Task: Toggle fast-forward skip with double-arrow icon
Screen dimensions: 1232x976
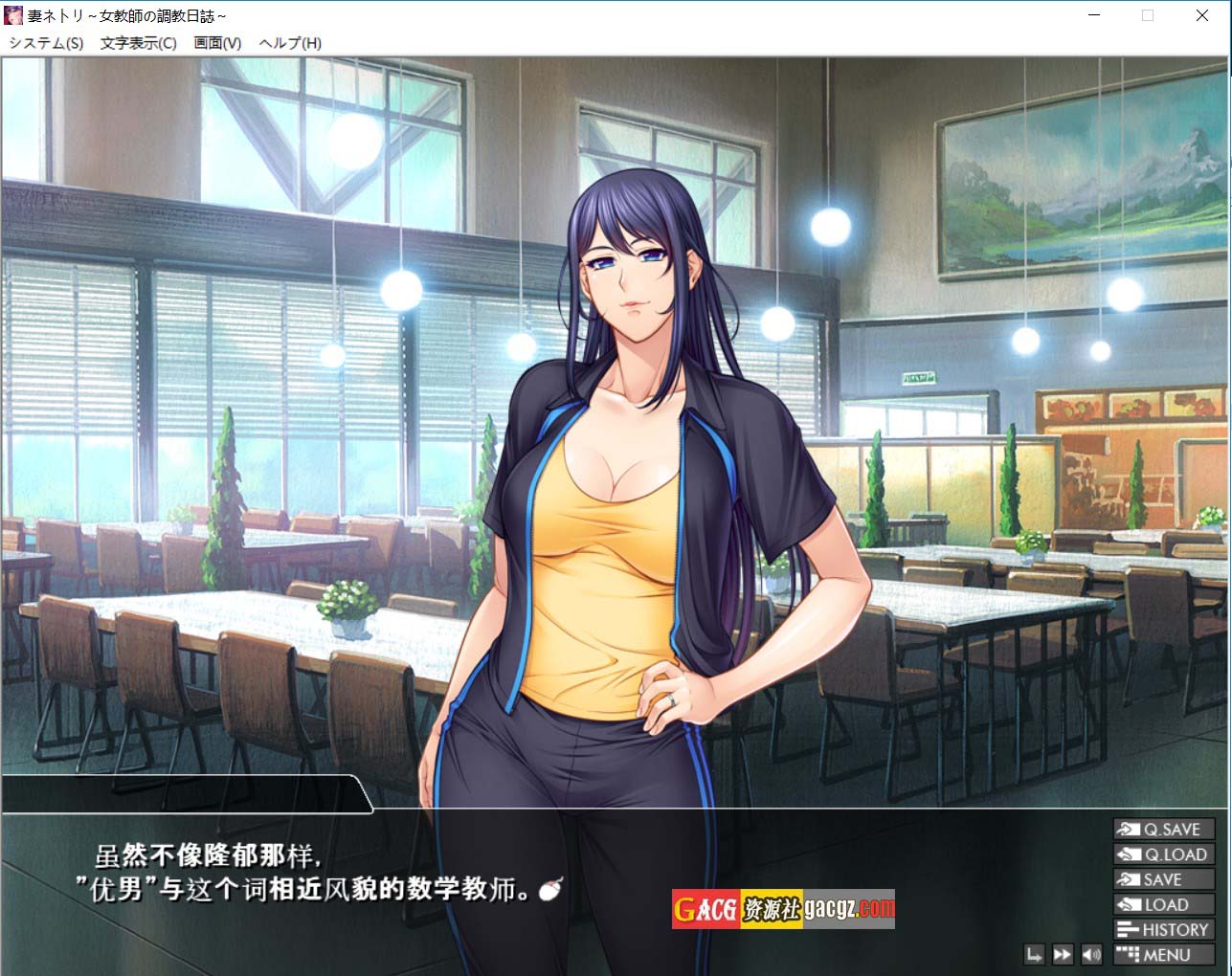Action: [x=1063, y=954]
